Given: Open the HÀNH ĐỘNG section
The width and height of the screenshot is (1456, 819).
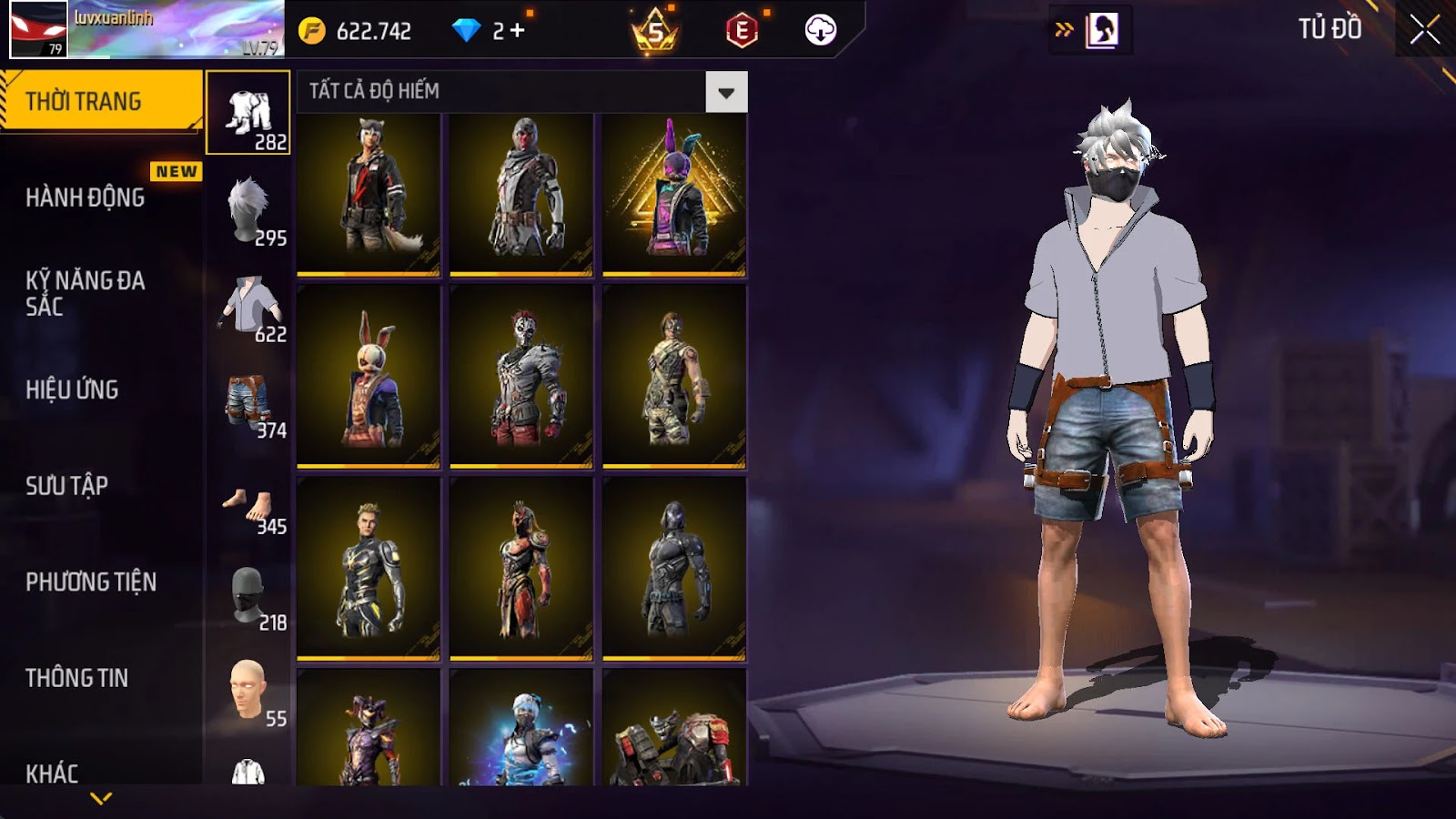Looking at the screenshot, I should tap(86, 197).
